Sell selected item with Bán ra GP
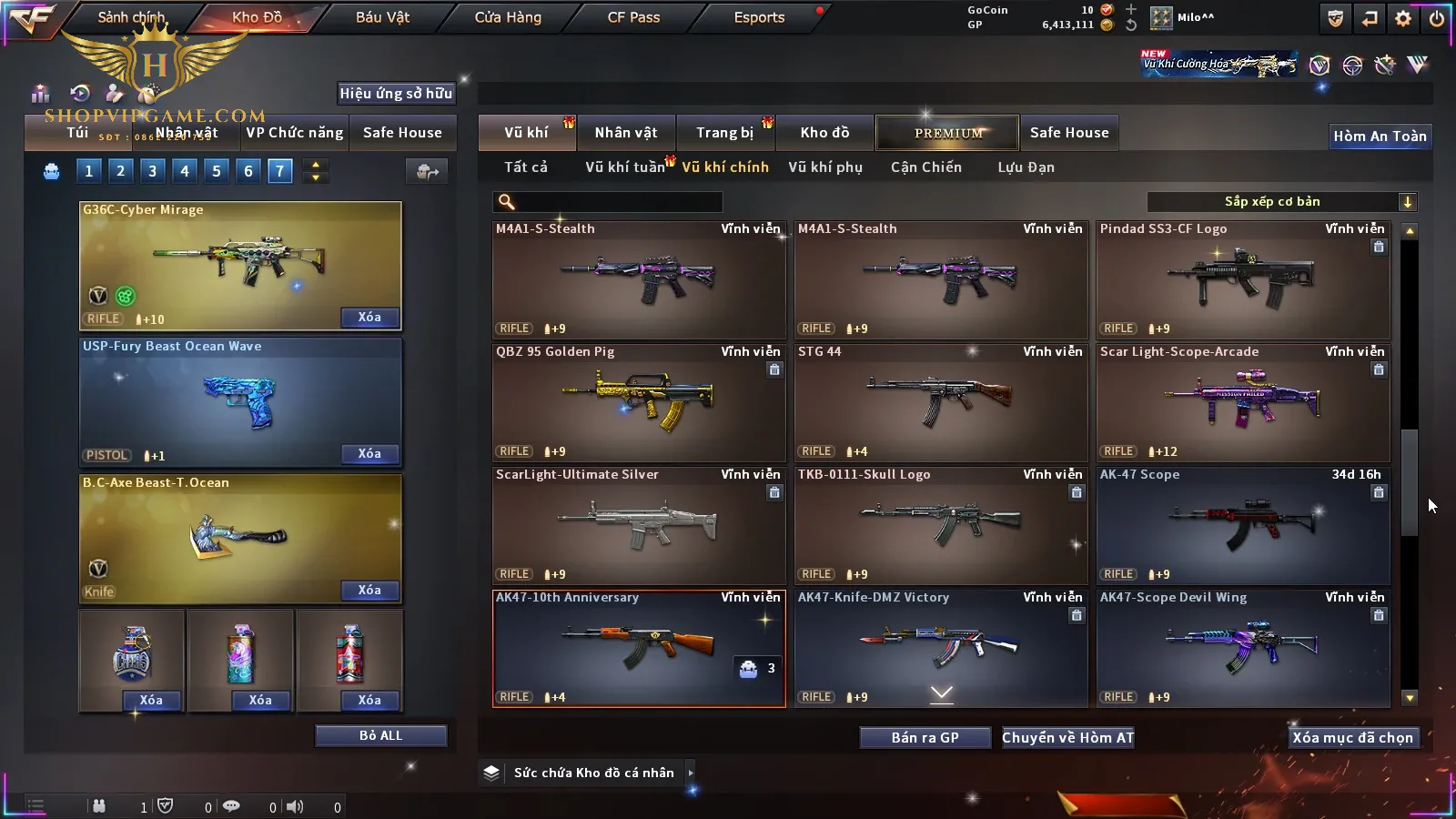The image size is (1456, 819). pyautogui.click(x=925, y=738)
